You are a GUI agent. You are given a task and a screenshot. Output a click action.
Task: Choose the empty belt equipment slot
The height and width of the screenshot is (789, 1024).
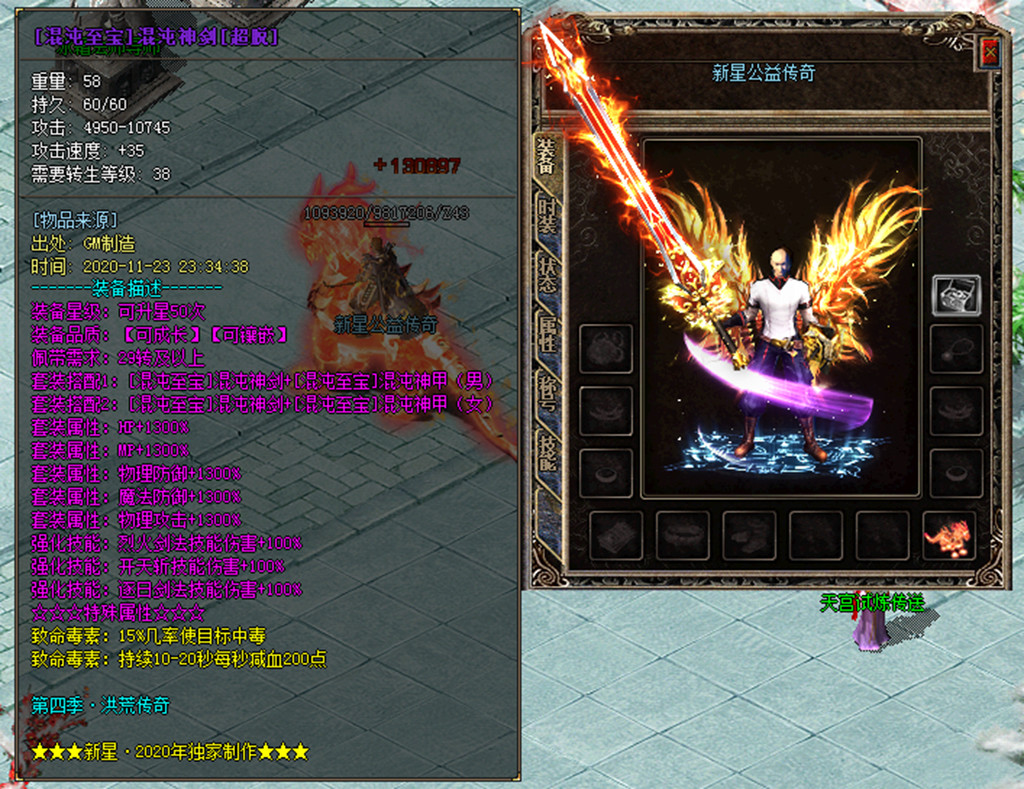[683, 536]
